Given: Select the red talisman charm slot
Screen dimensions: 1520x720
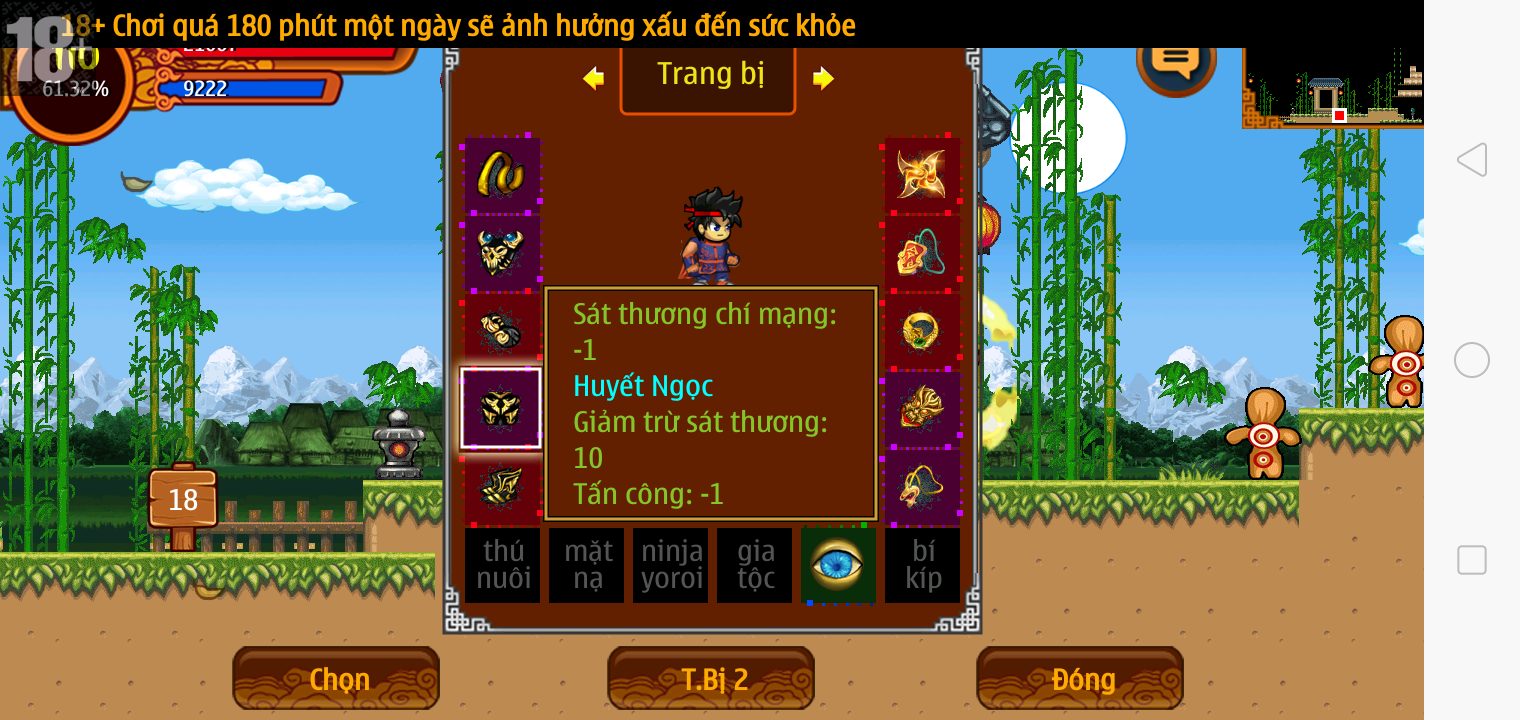Looking at the screenshot, I should pos(921,253).
